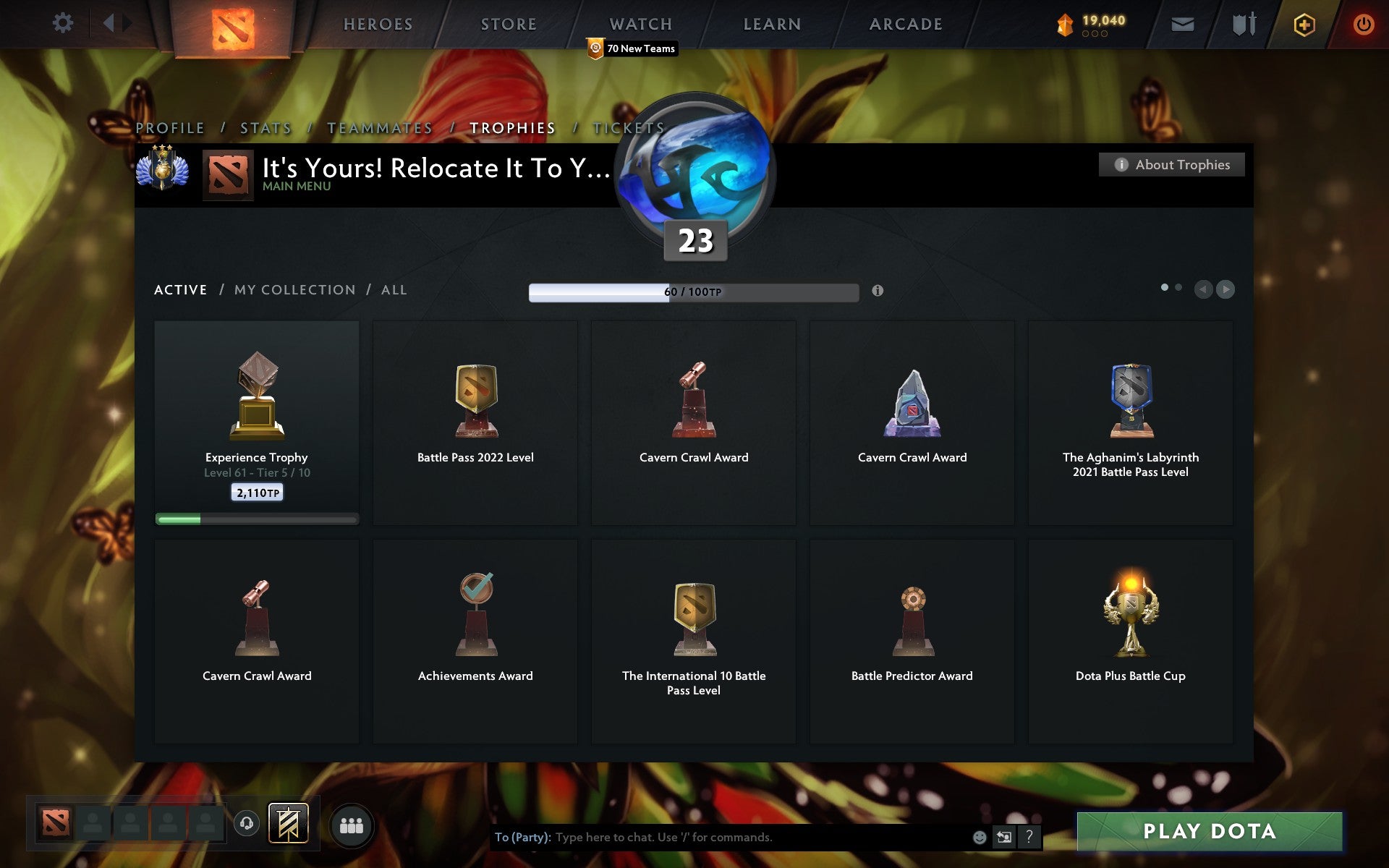This screenshot has width=1389, height=868.
Task: Click the screenshot share icon in chat bar
Action: coord(1005,838)
